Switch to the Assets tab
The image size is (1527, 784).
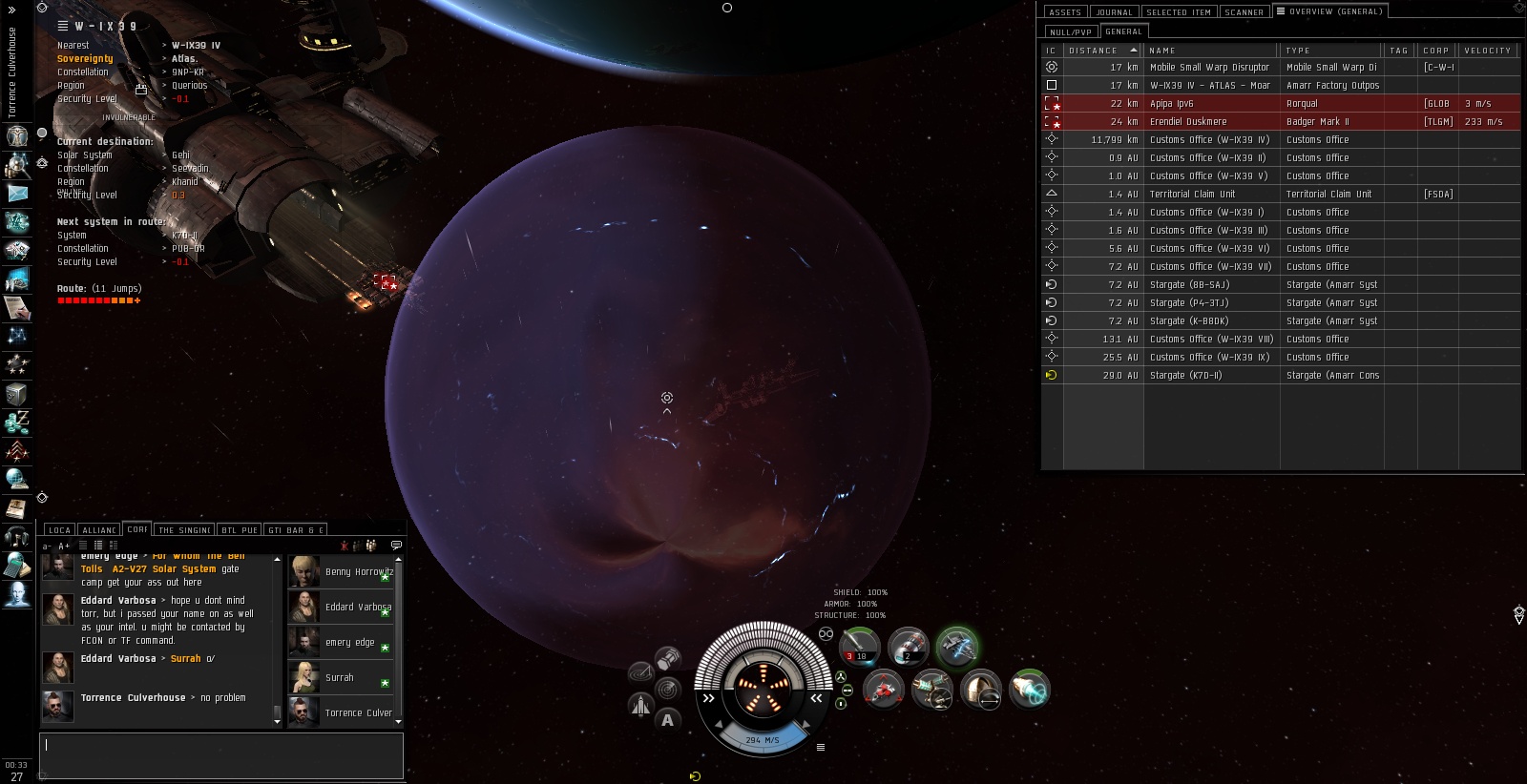1064,12
